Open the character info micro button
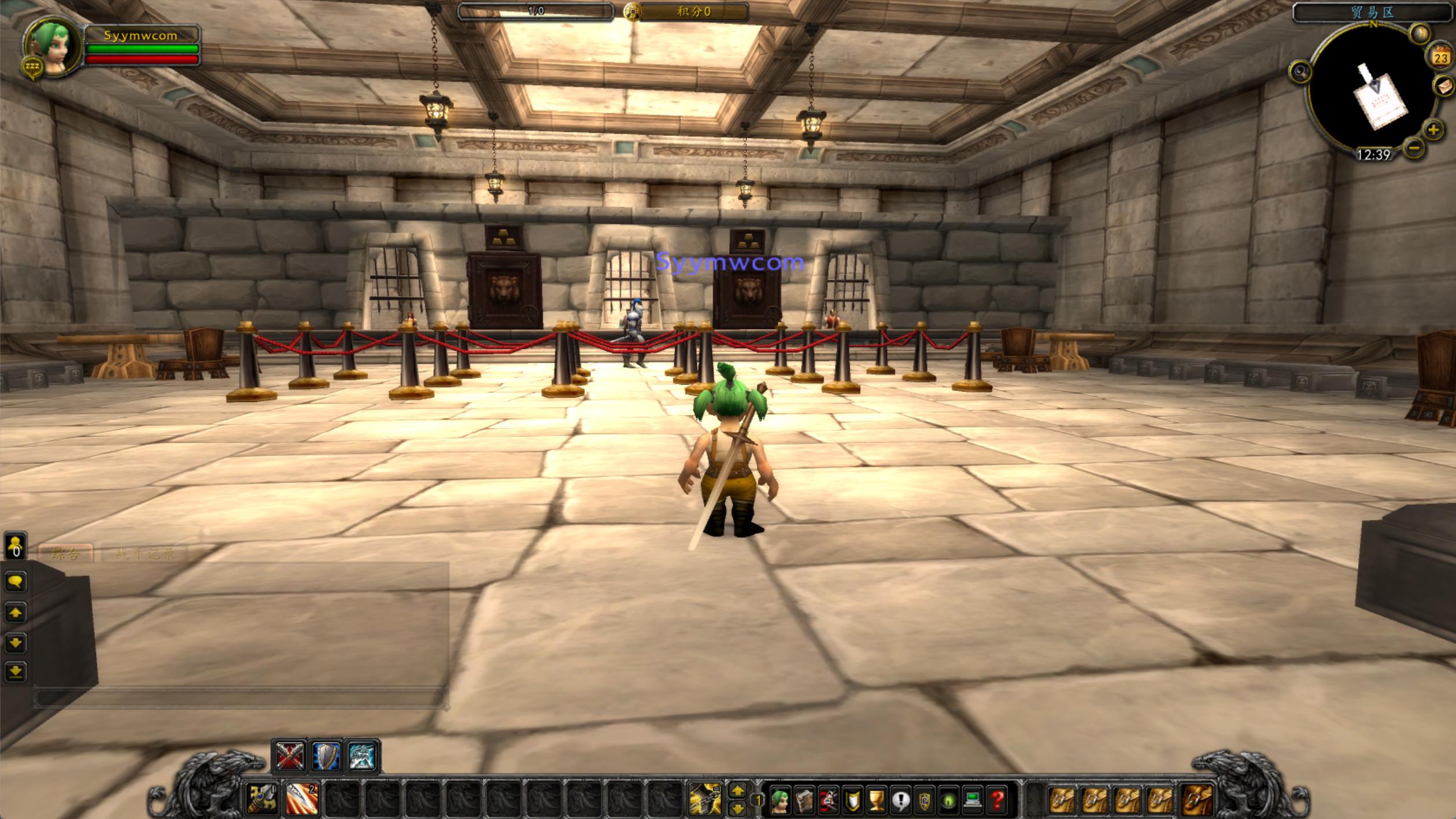1456x819 pixels. [x=779, y=800]
